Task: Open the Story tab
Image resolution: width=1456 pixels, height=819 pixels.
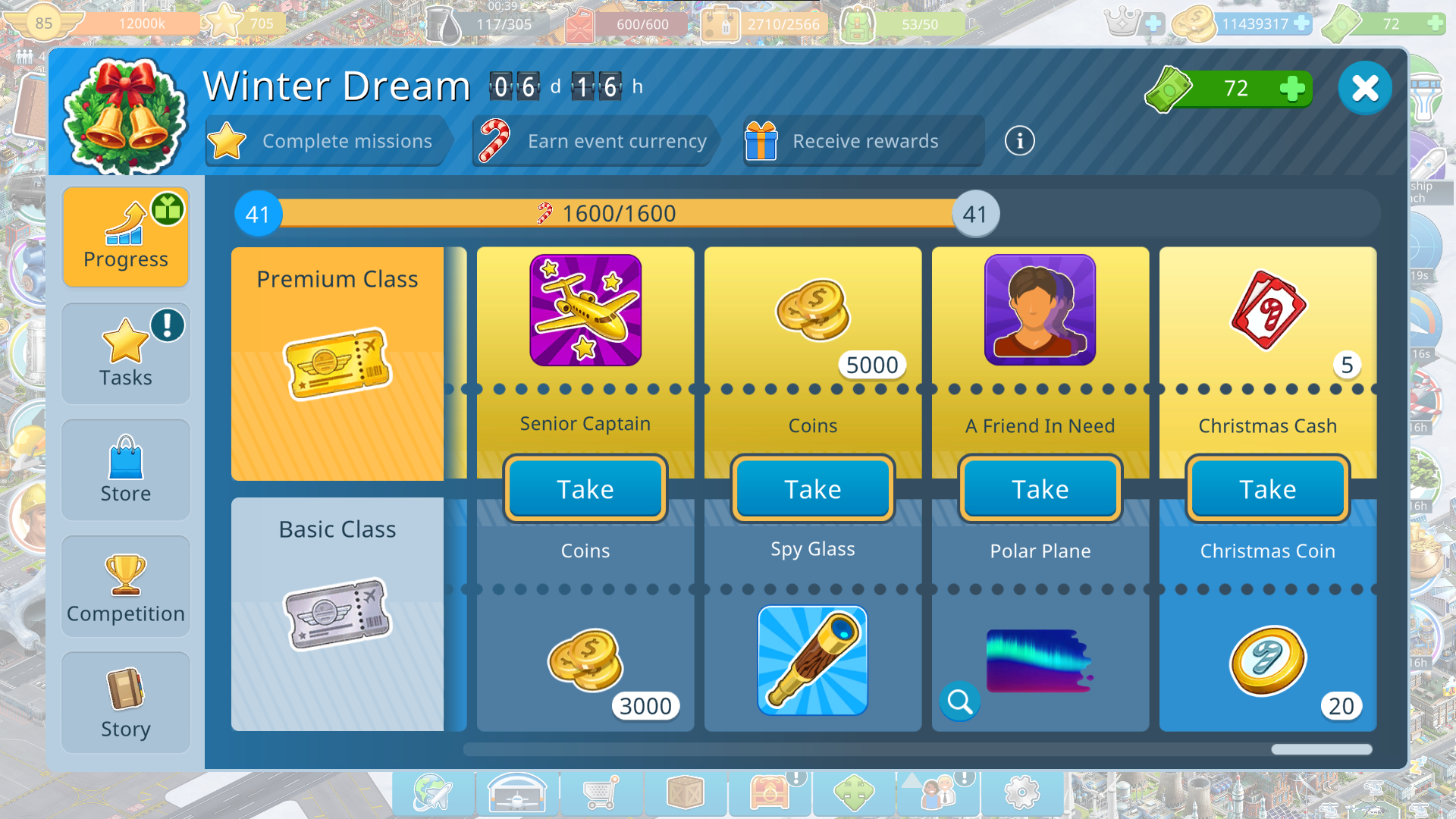Action: (126, 703)
